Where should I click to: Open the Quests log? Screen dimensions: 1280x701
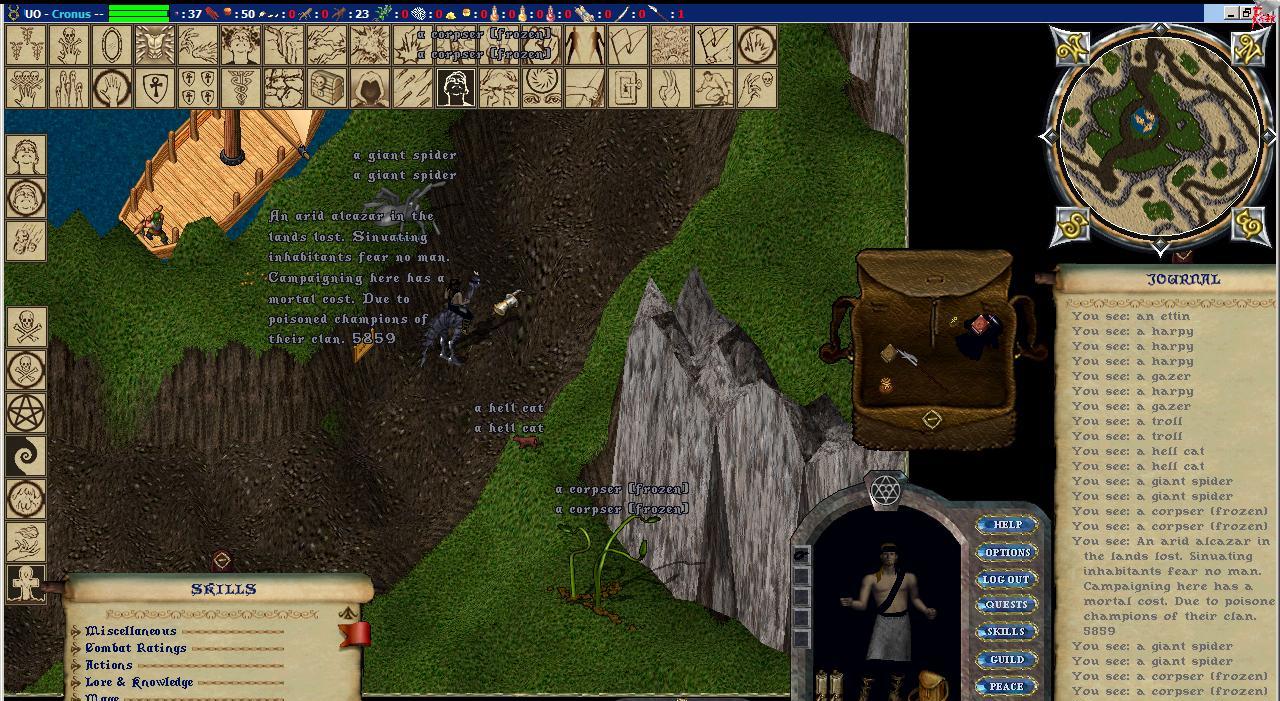[x=1006, y=605]
